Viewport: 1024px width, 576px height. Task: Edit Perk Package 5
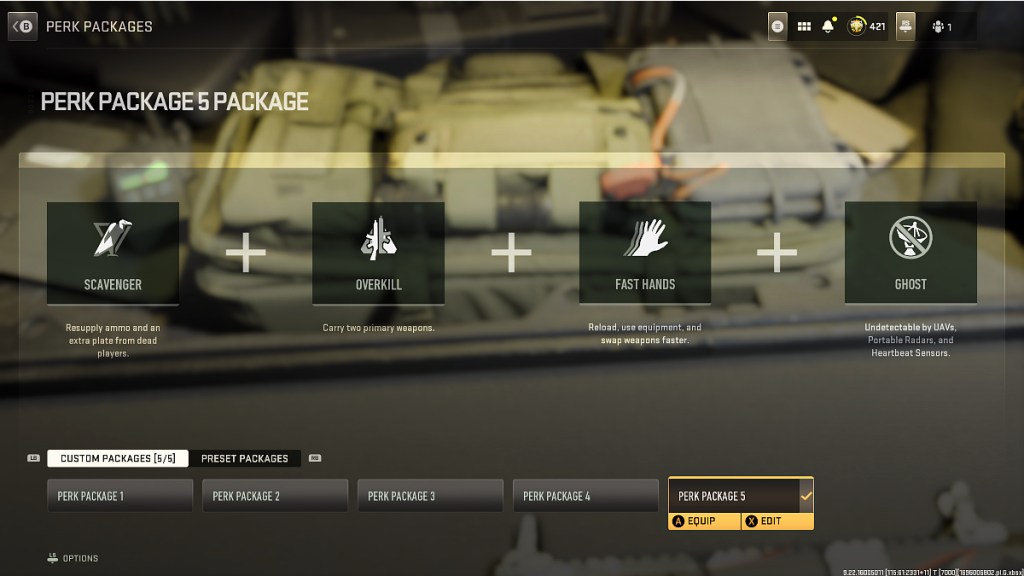tap(776, 521)
